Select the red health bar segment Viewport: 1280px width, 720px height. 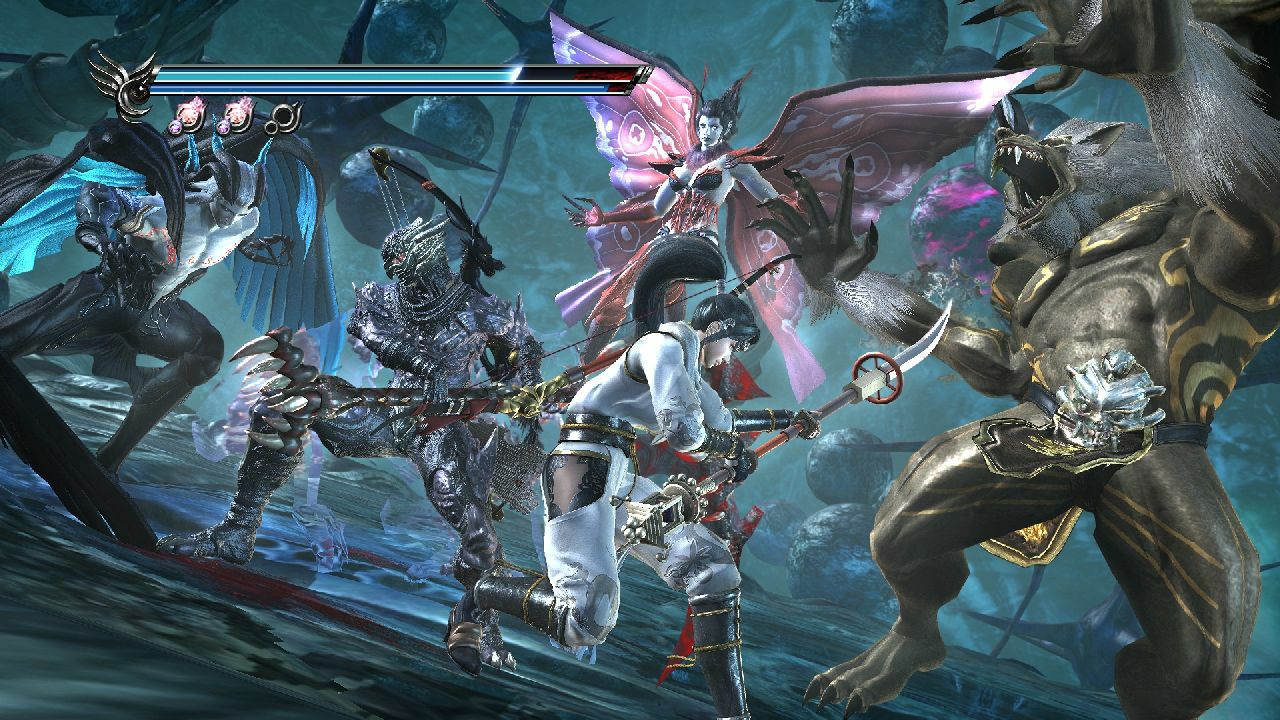pos(605,76)
